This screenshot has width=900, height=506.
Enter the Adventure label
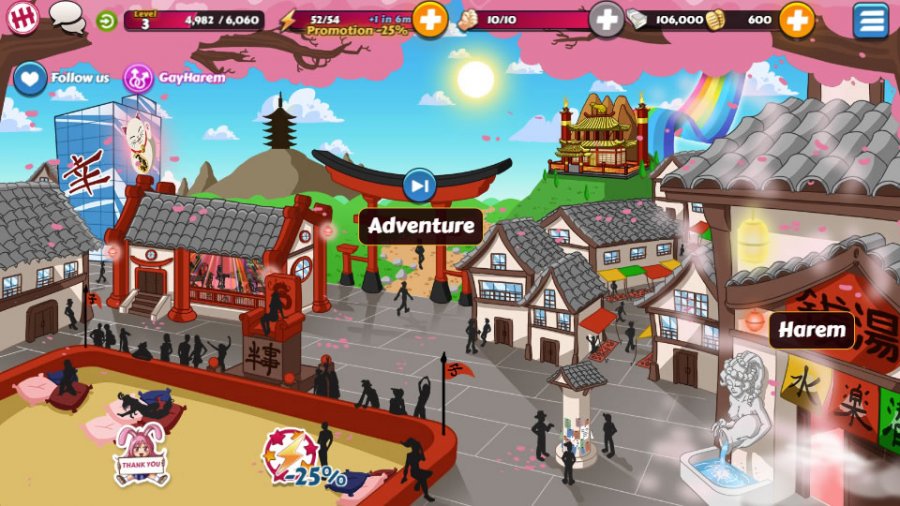420,226
